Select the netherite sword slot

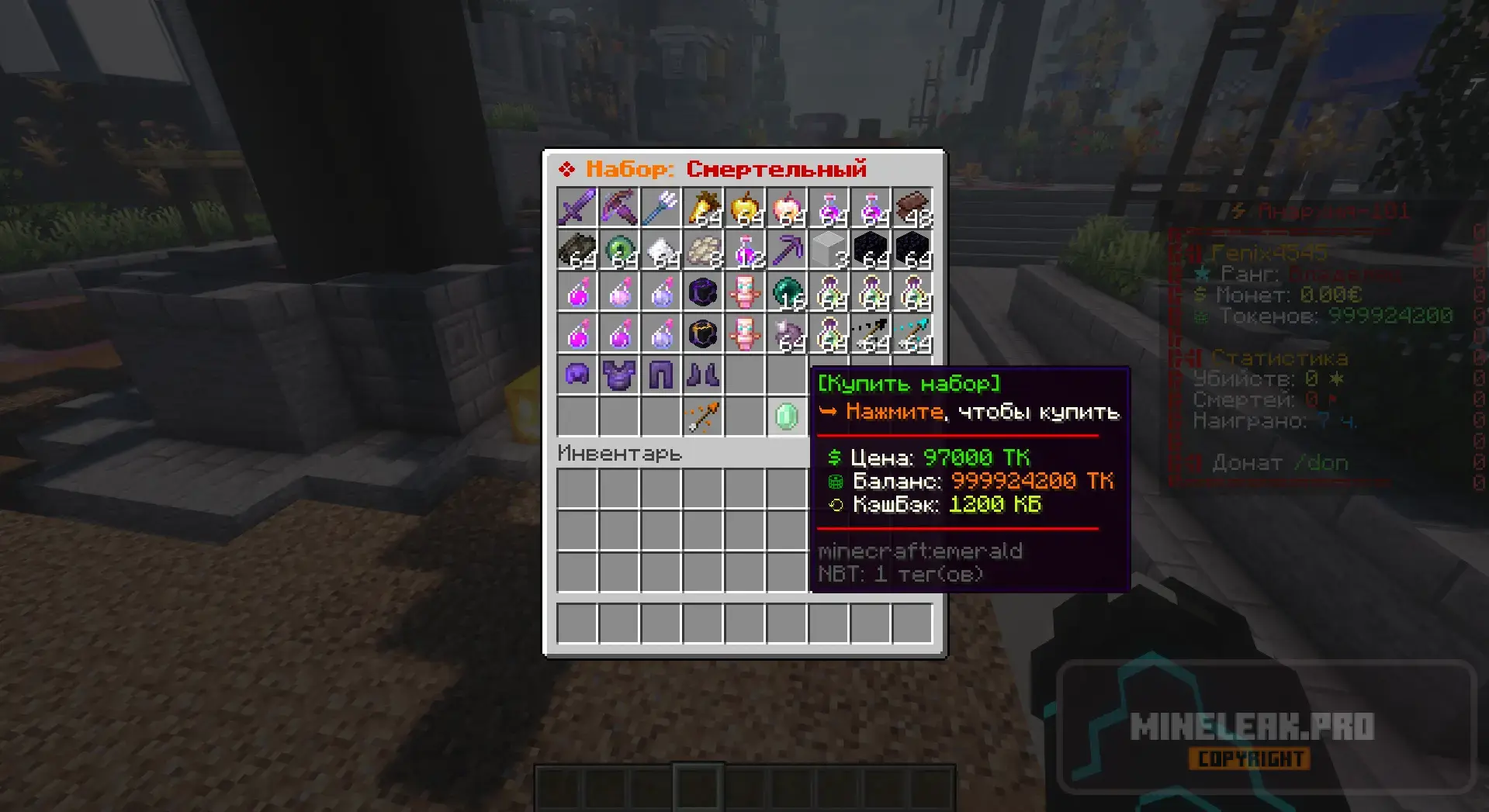click(577, 208)
